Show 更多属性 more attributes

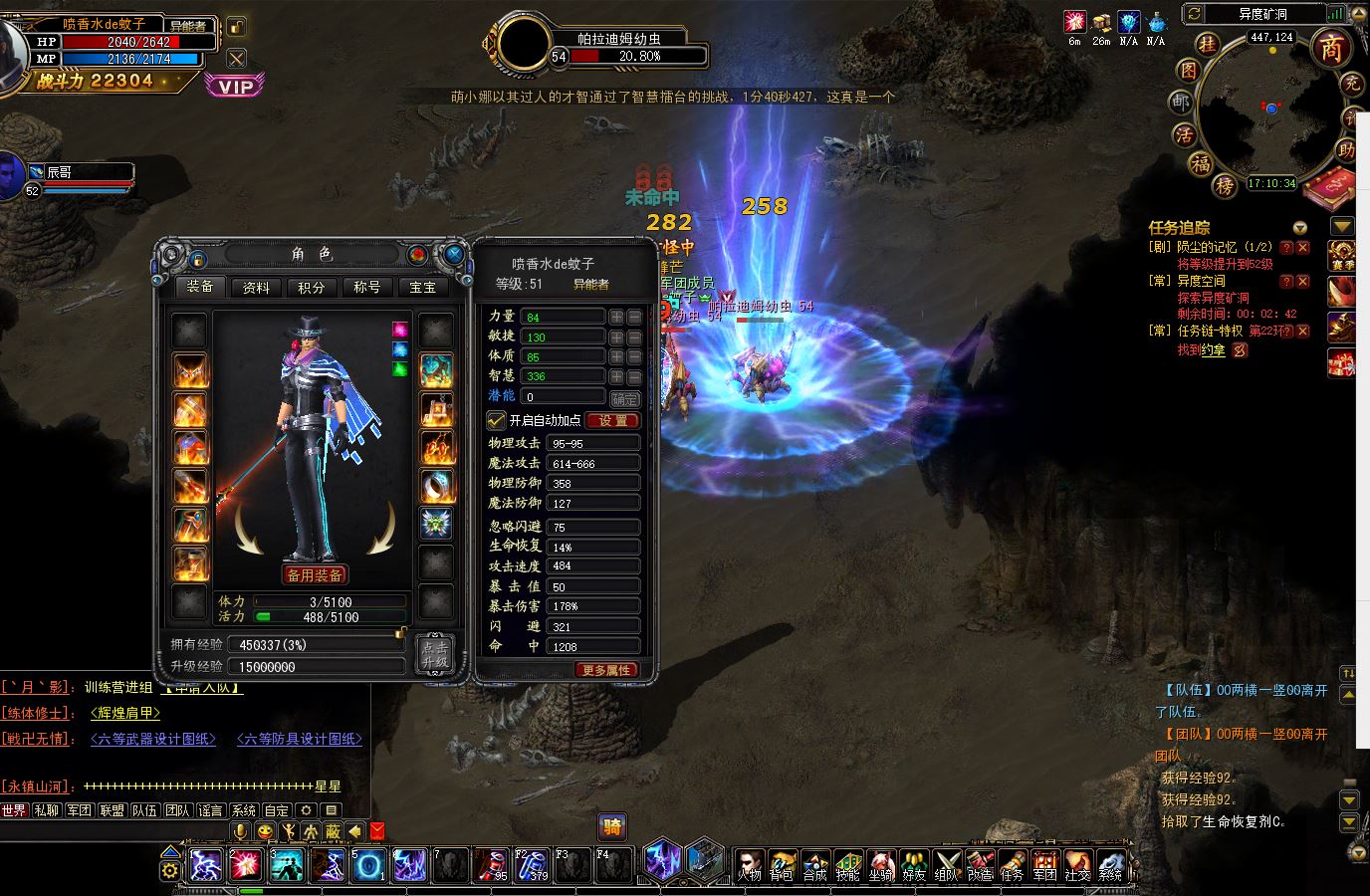tap(606, 670)
